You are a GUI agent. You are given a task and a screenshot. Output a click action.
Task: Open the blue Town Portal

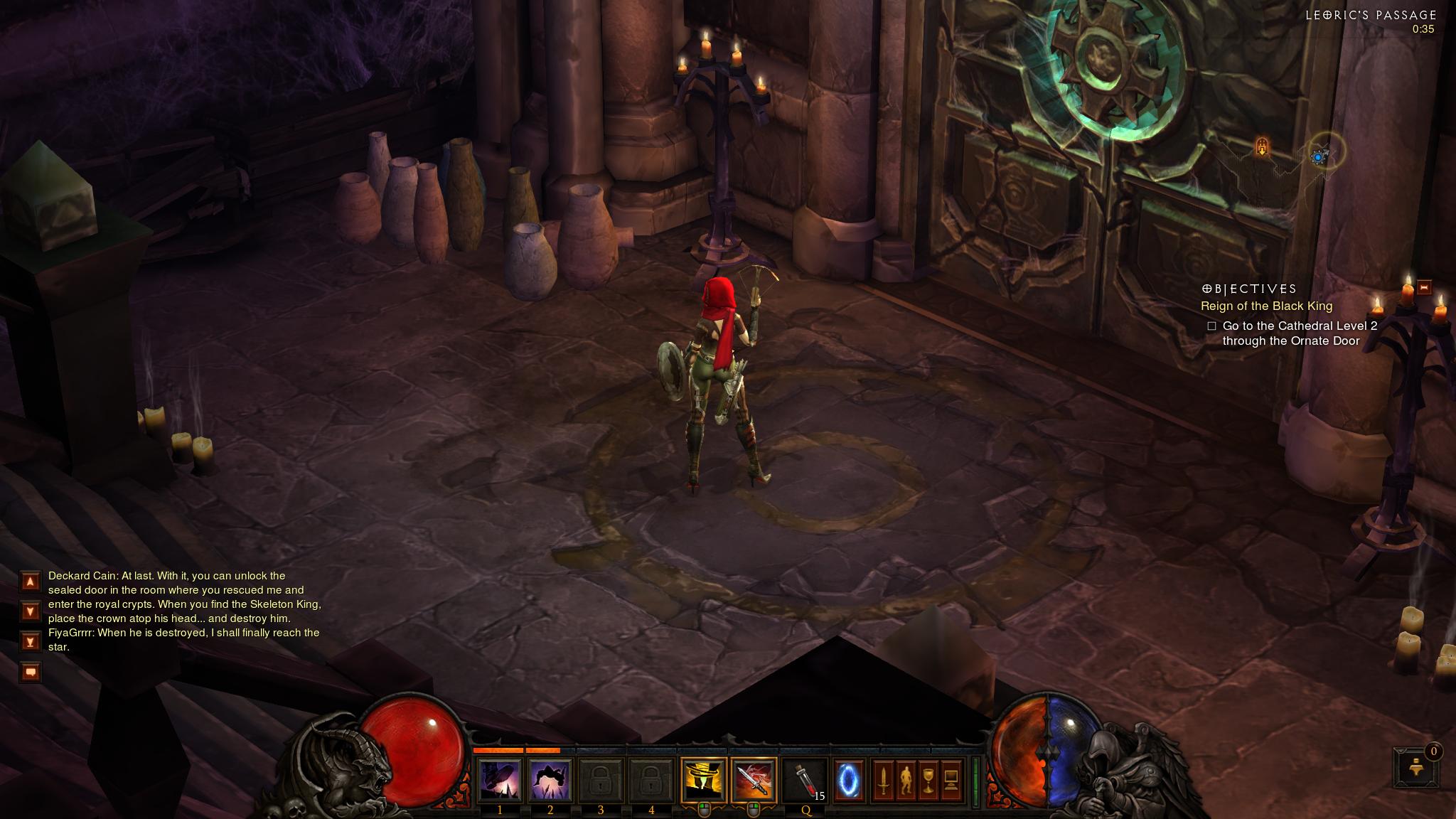point(849,781)
